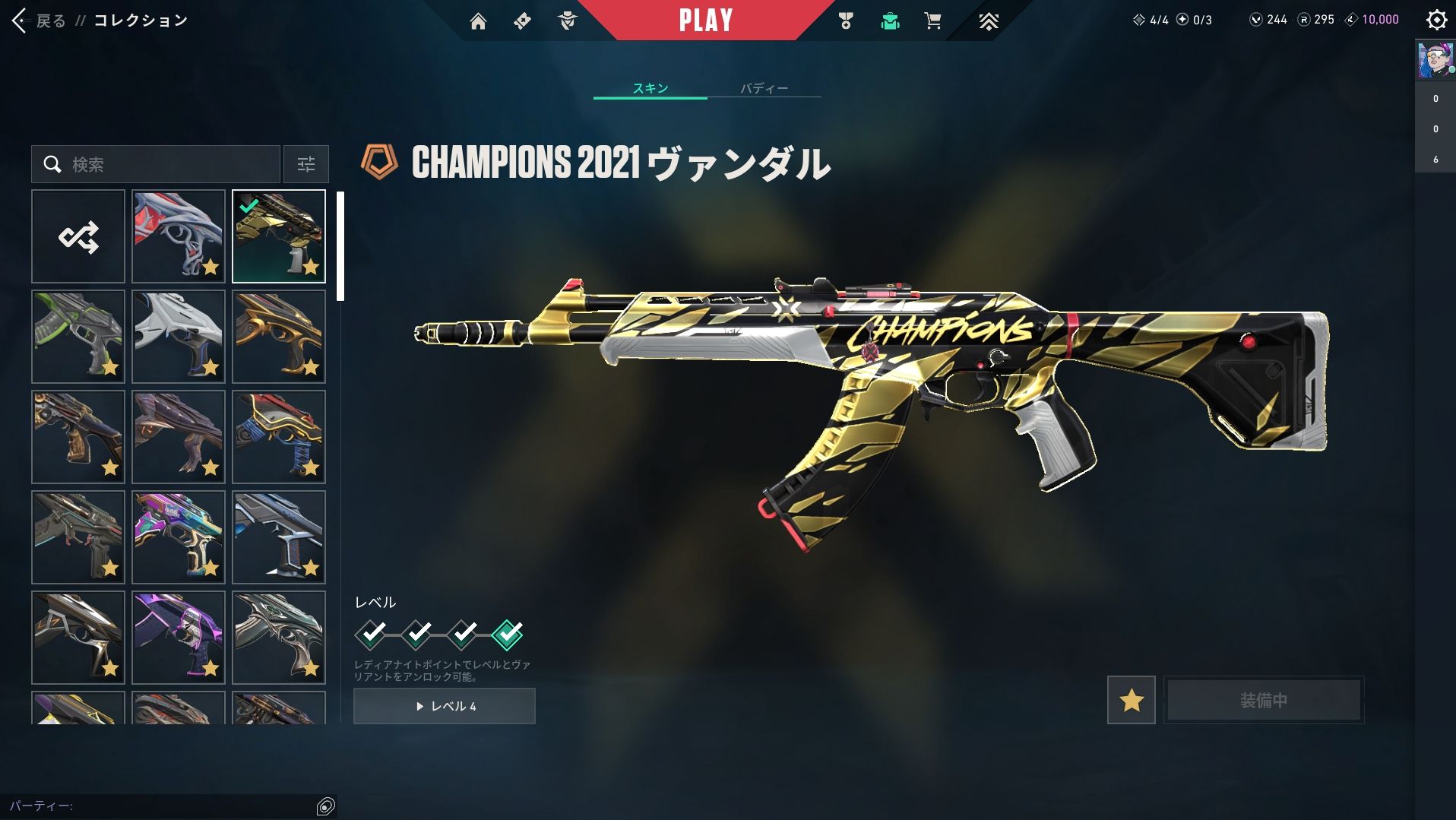Pick the green and black Vandal skin

click(78, 337)
